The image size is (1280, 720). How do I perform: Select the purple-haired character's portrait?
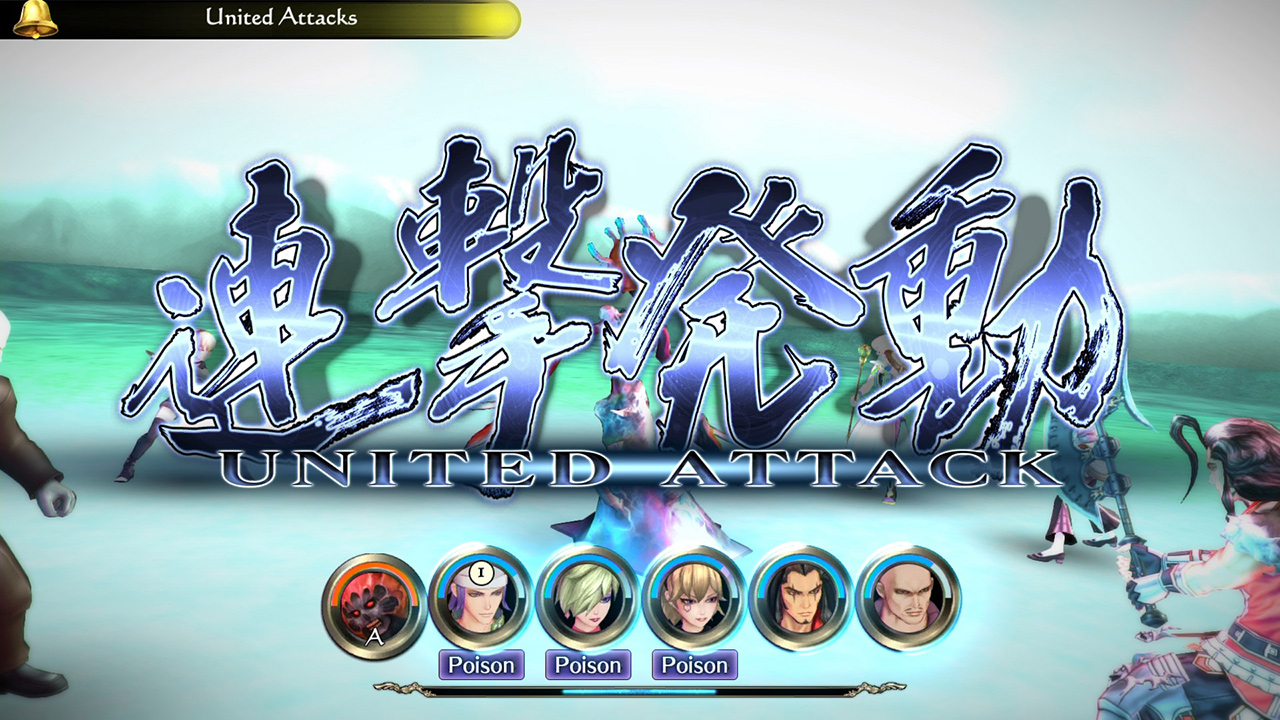[481, 601]
